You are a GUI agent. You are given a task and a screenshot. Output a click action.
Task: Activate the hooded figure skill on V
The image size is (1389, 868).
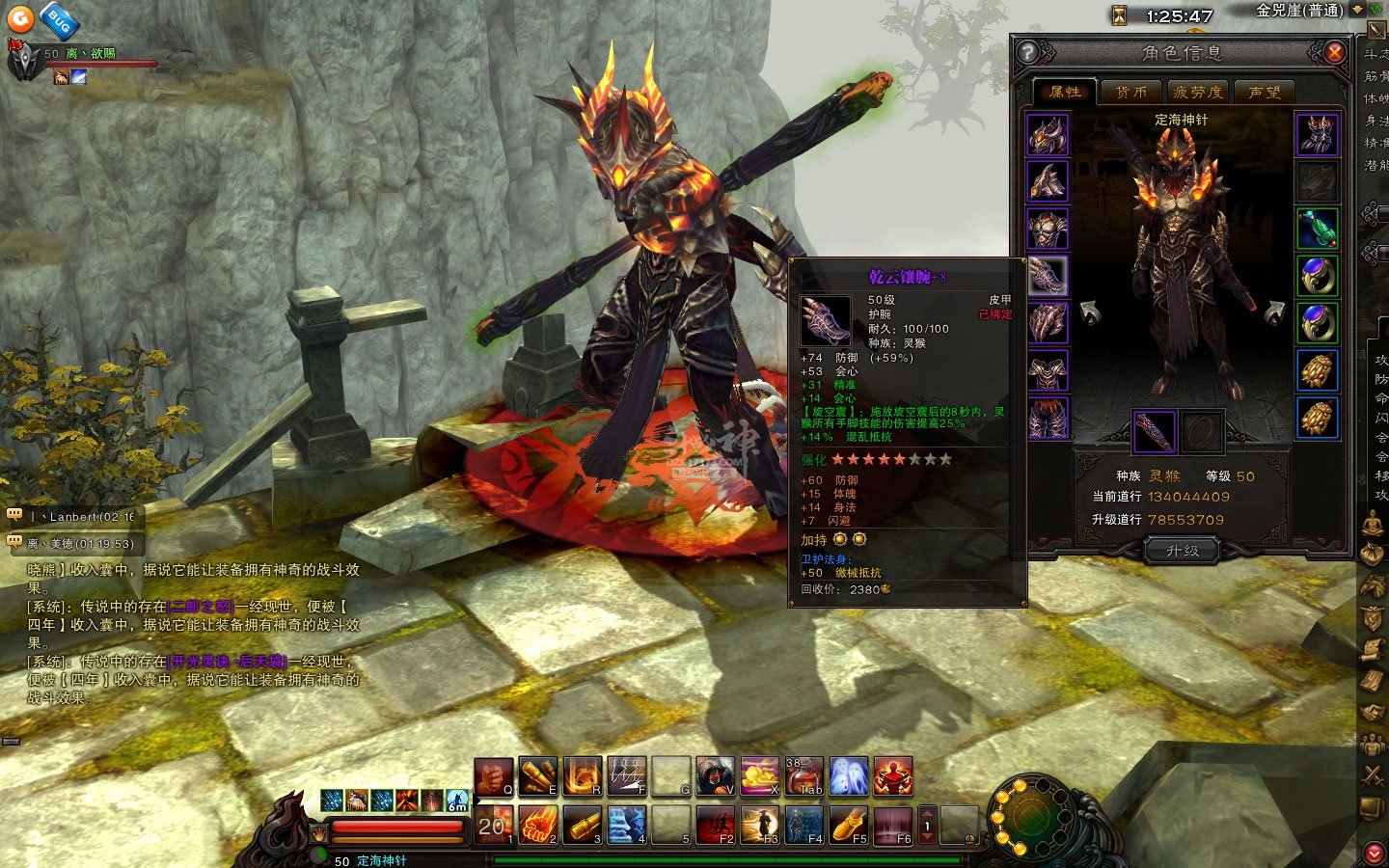coord(715,776)
